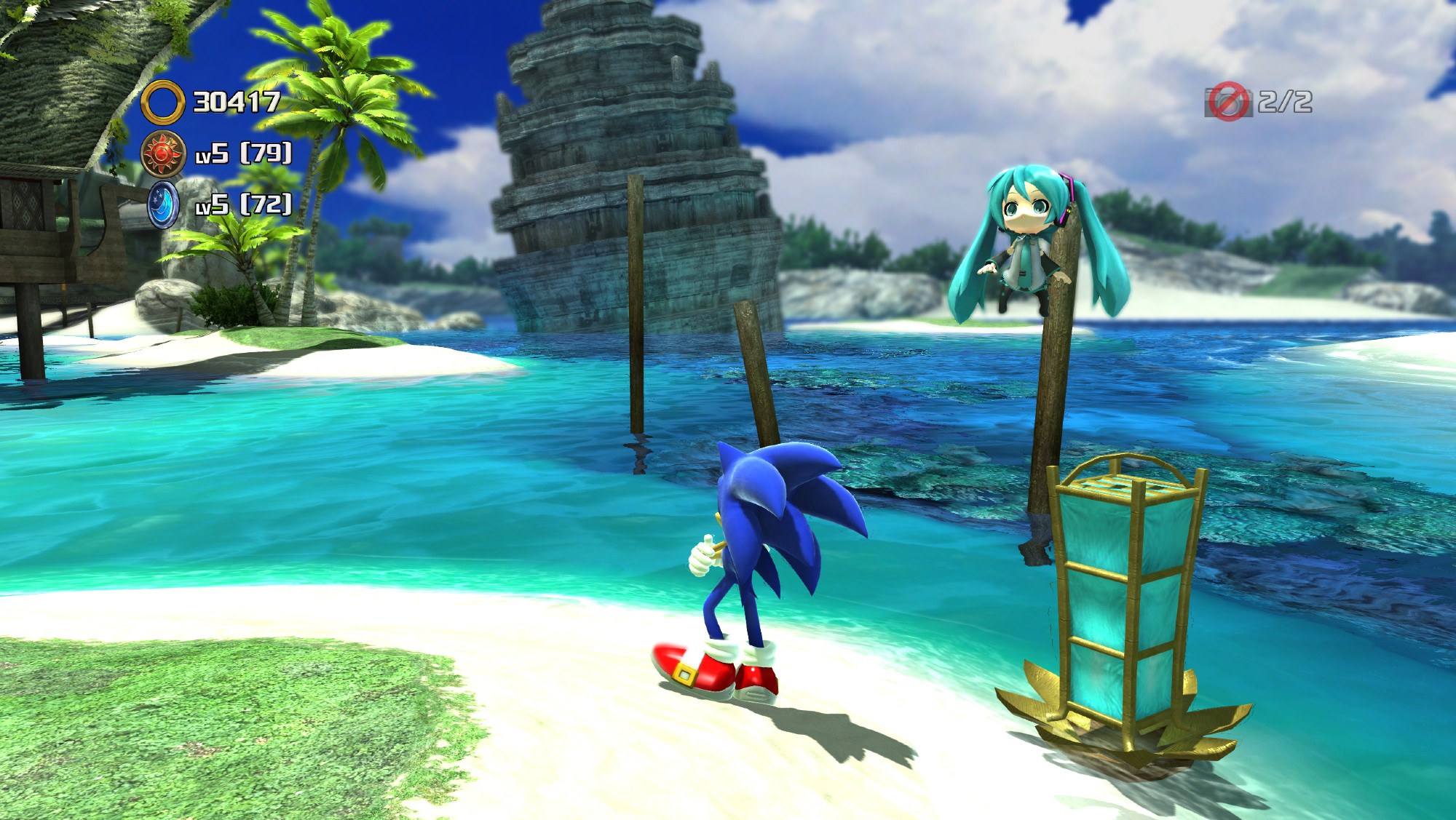The width and height of the screenshot is (1456, 820).
Task: Select the Moon Medal icon
Action: [162, 204]
